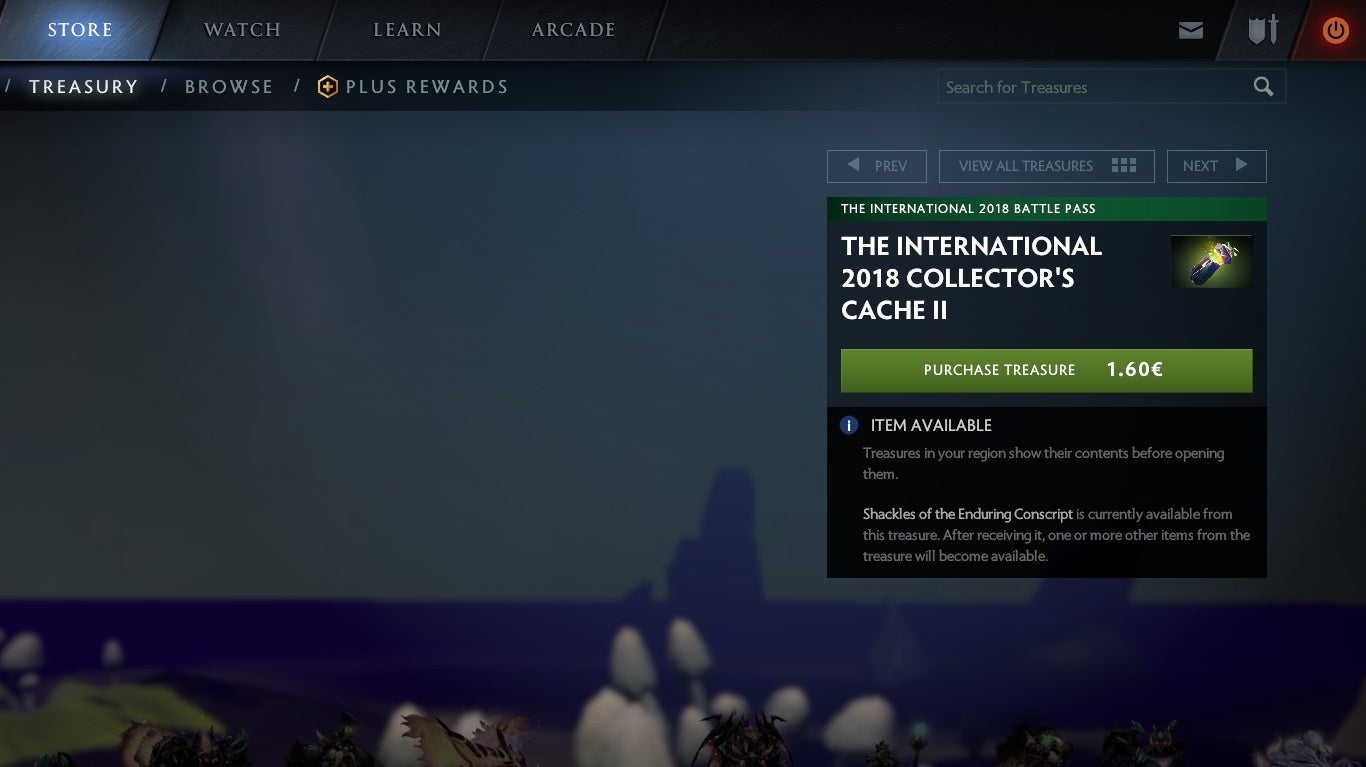The width and height of the screenshot is (1366, 767).
Task: Open the ARCADE section
Action: coord(573,30)
